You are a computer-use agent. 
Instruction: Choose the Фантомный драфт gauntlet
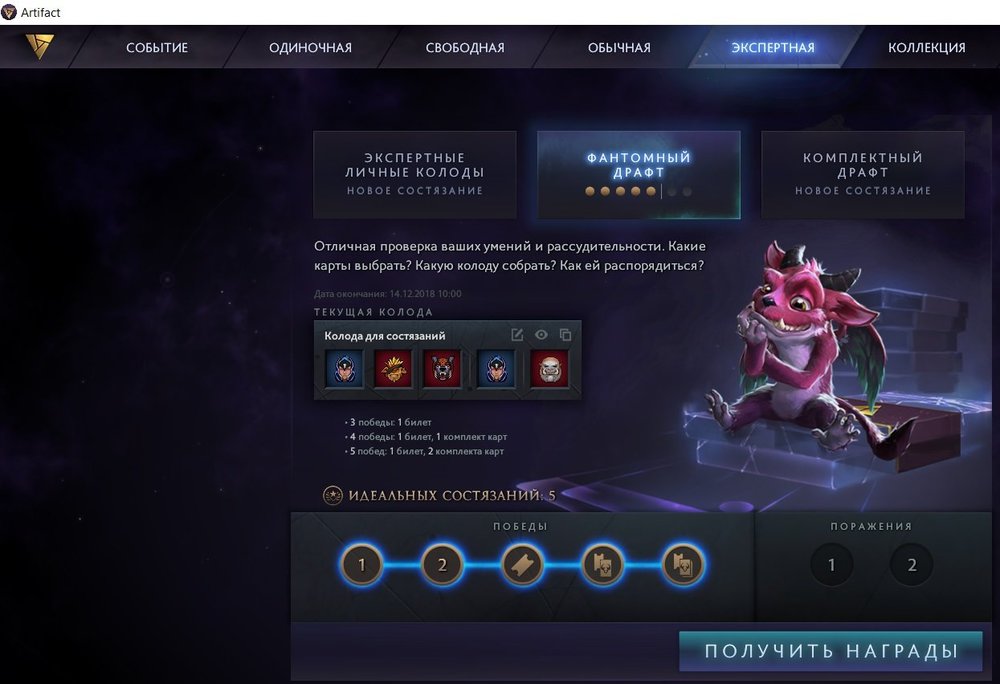point(639,174)
